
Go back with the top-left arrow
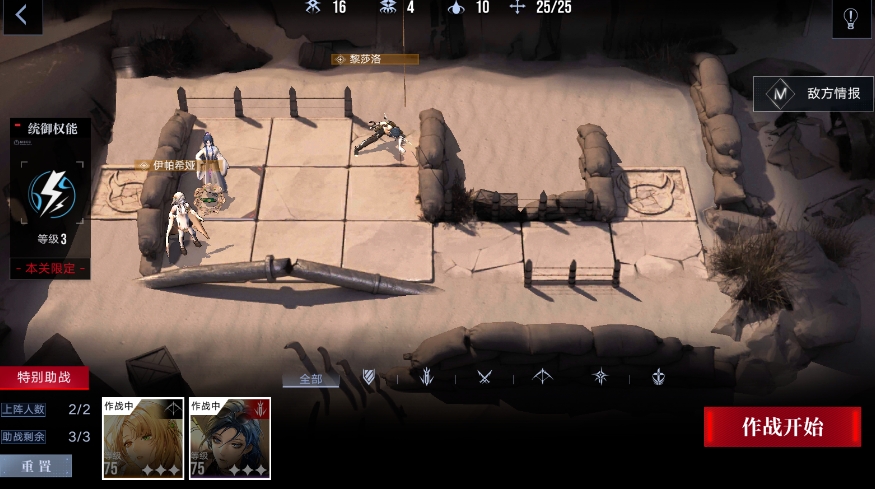click(21, 16)
